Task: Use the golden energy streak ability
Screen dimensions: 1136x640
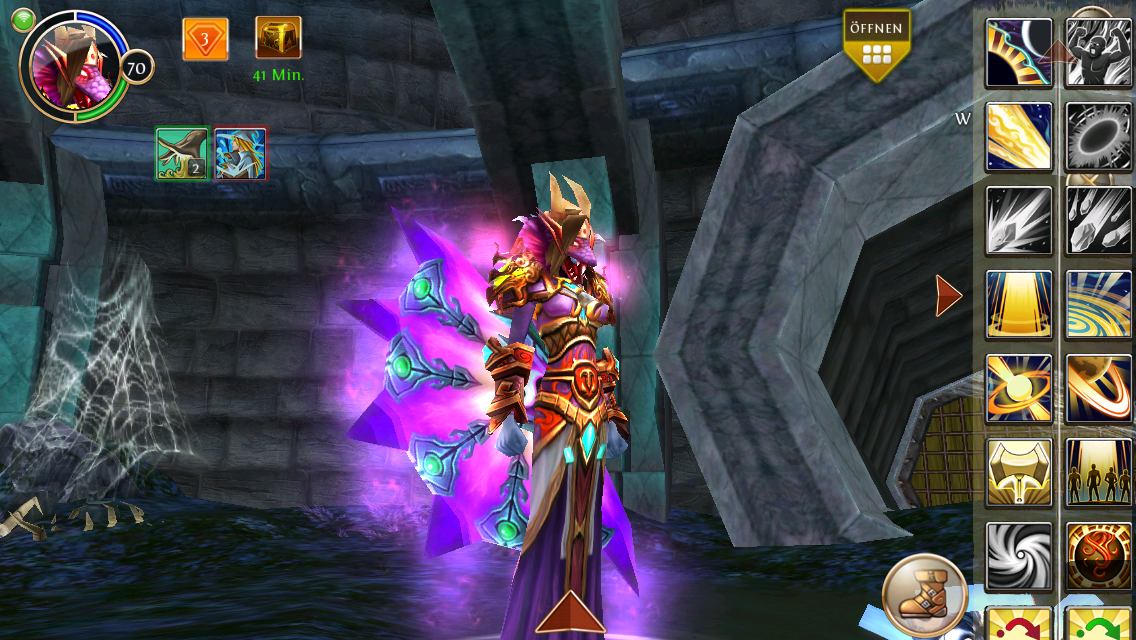Action: (x=1019, y=136)
